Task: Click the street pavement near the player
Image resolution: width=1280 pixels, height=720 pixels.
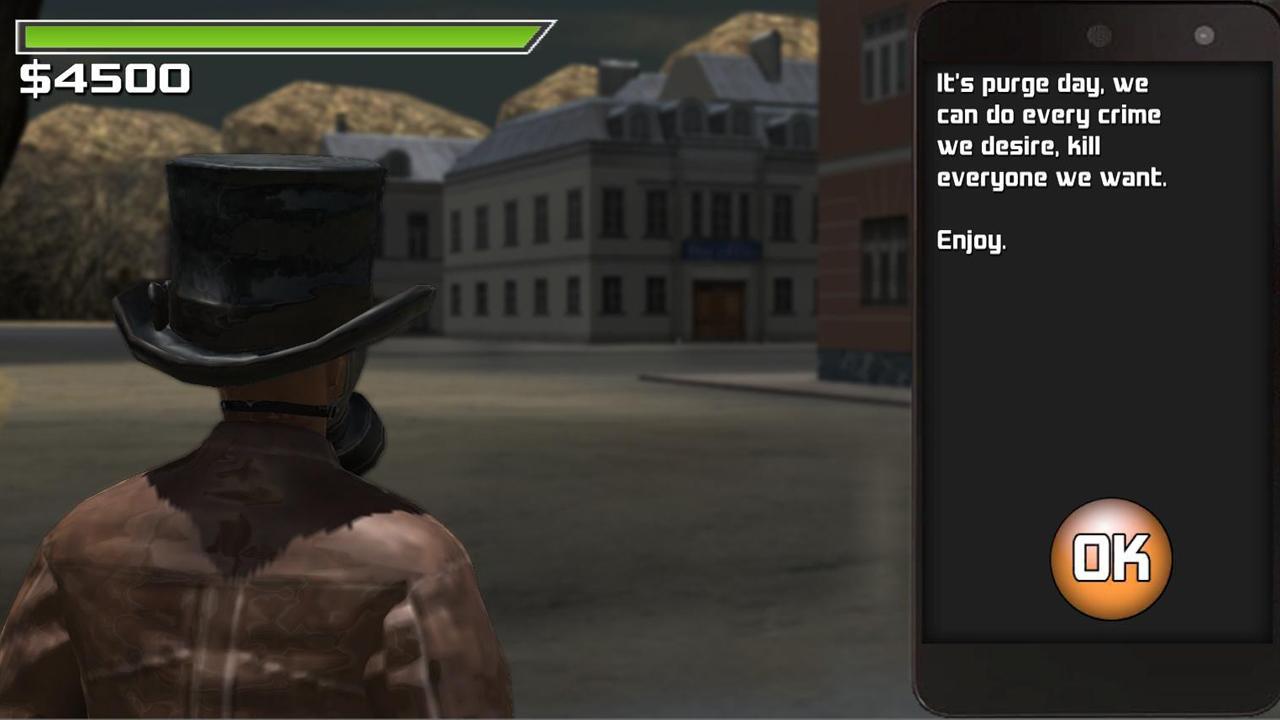Action: pos(600,600)
